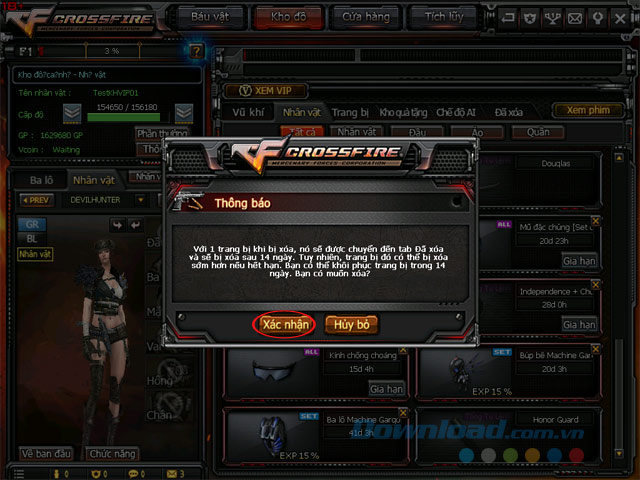The image size is (640, 480).
Task: View the Đã xóa tab
Action: pyautogui.click(x=510, y=112)
